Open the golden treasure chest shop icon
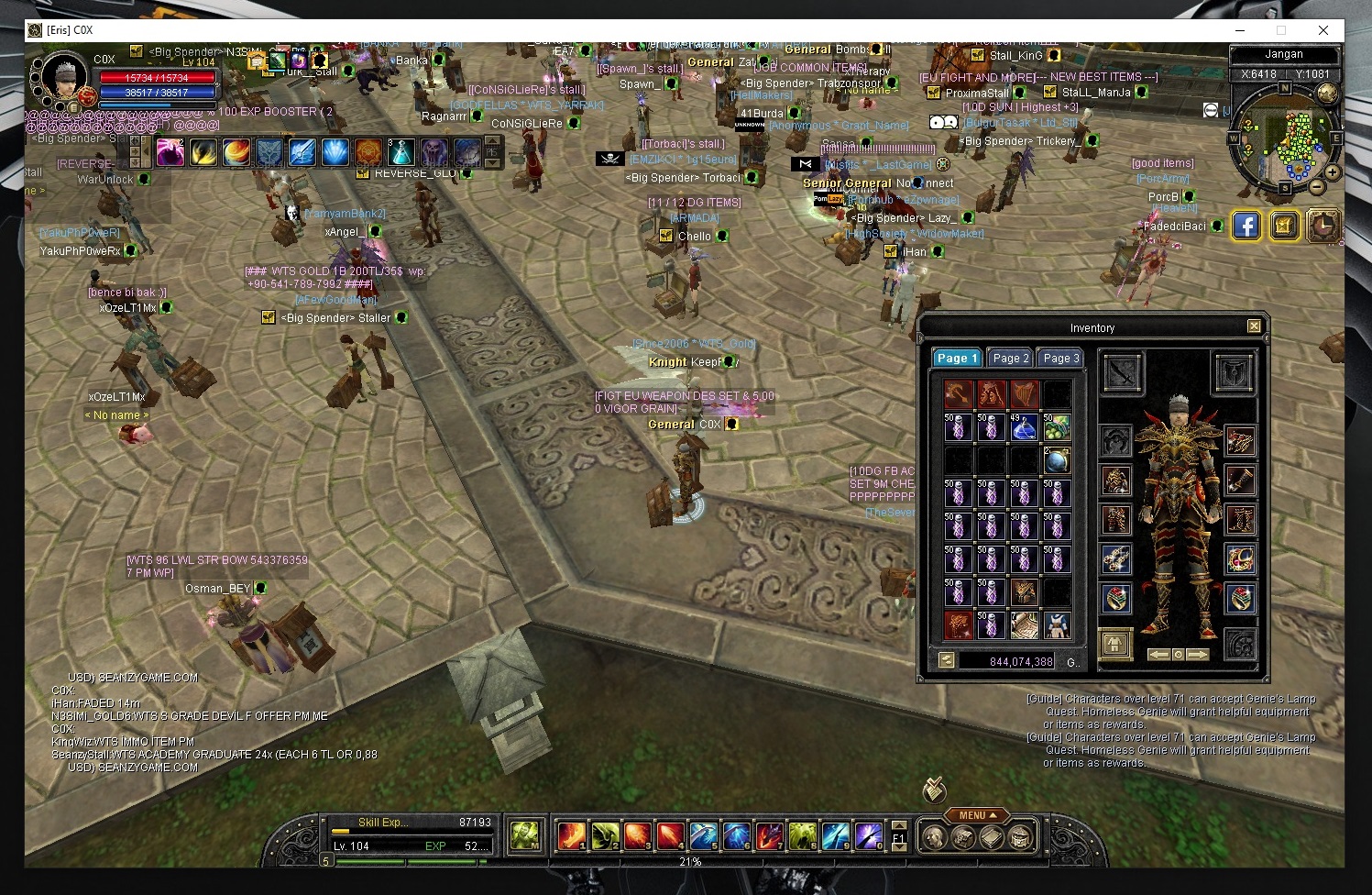 tap(1284, 226)
